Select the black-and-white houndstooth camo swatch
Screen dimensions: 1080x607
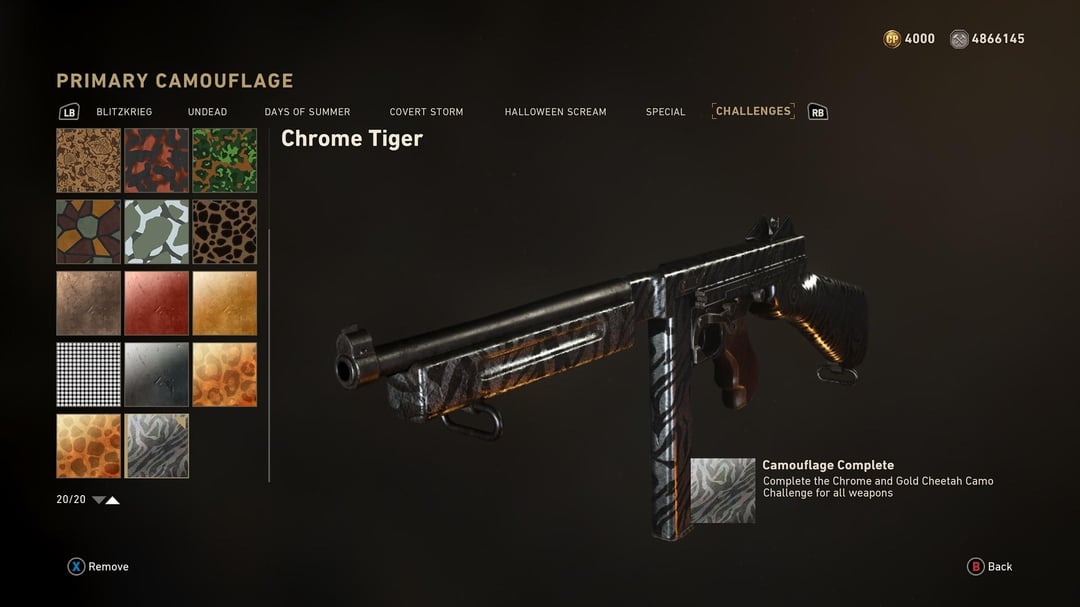[x=89, y=375]
